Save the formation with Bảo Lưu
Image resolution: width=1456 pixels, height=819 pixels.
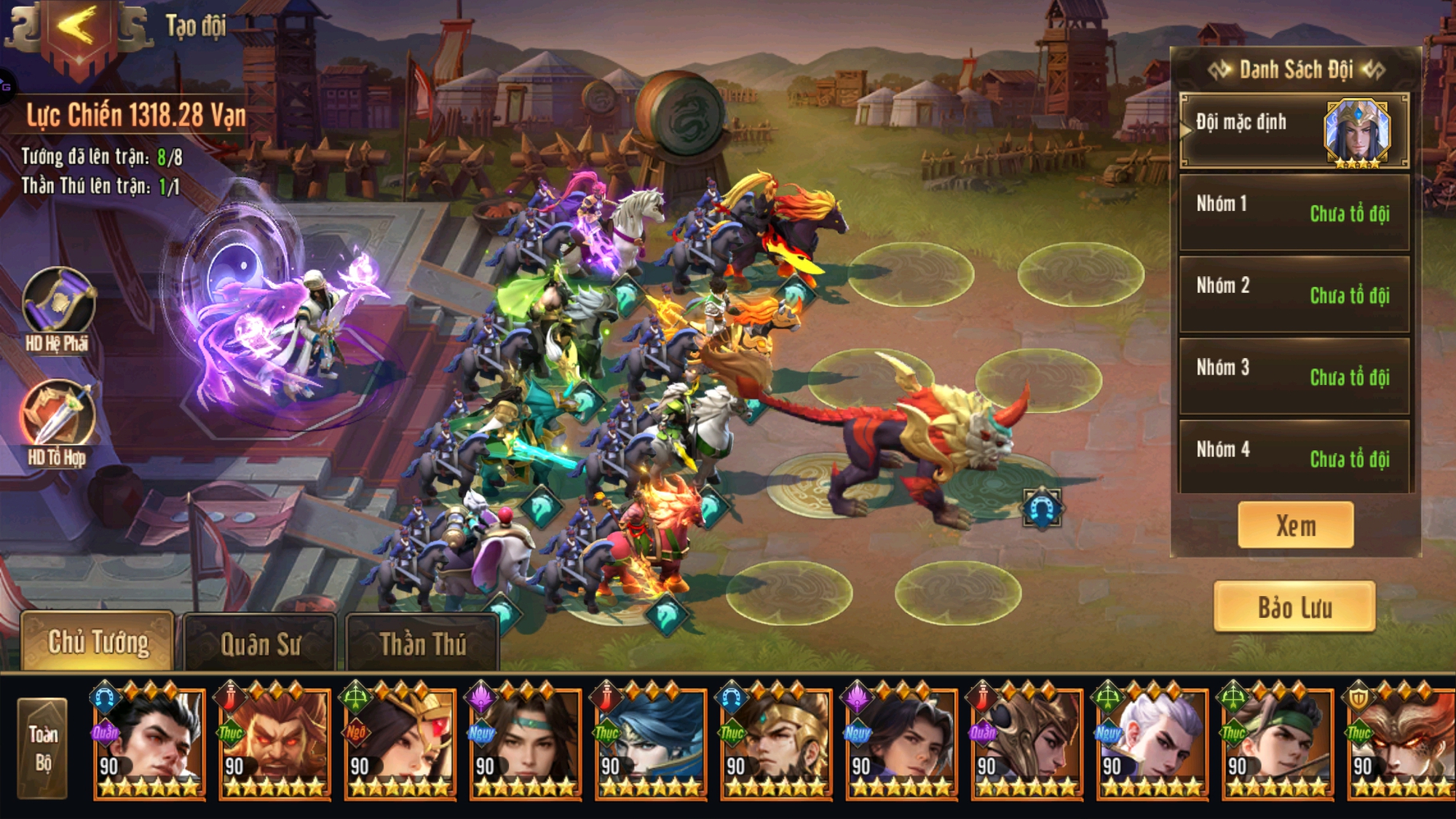(1294, 607)
